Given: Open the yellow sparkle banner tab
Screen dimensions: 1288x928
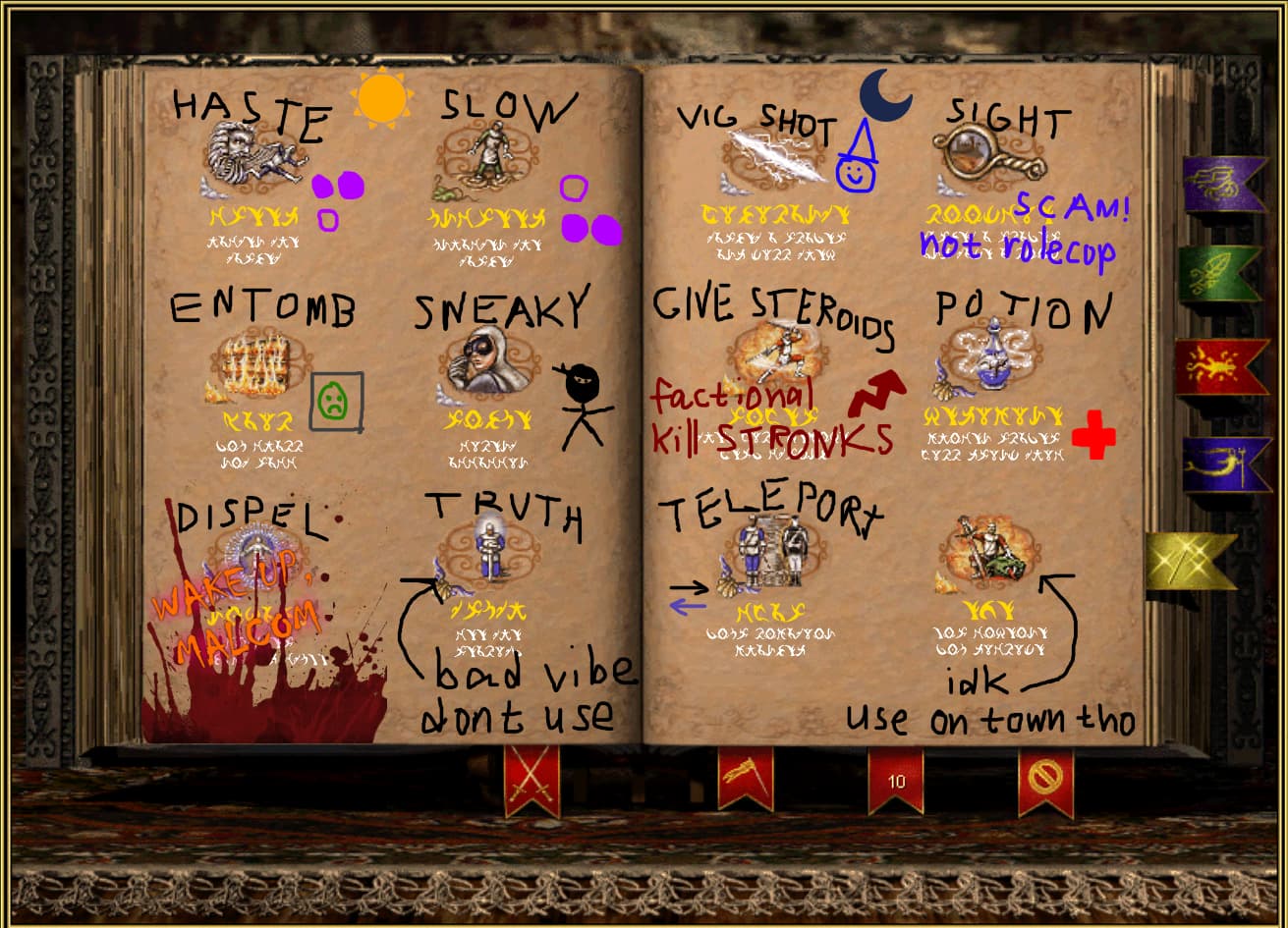Looking at the screenshot, I should tap(1190, 561).
